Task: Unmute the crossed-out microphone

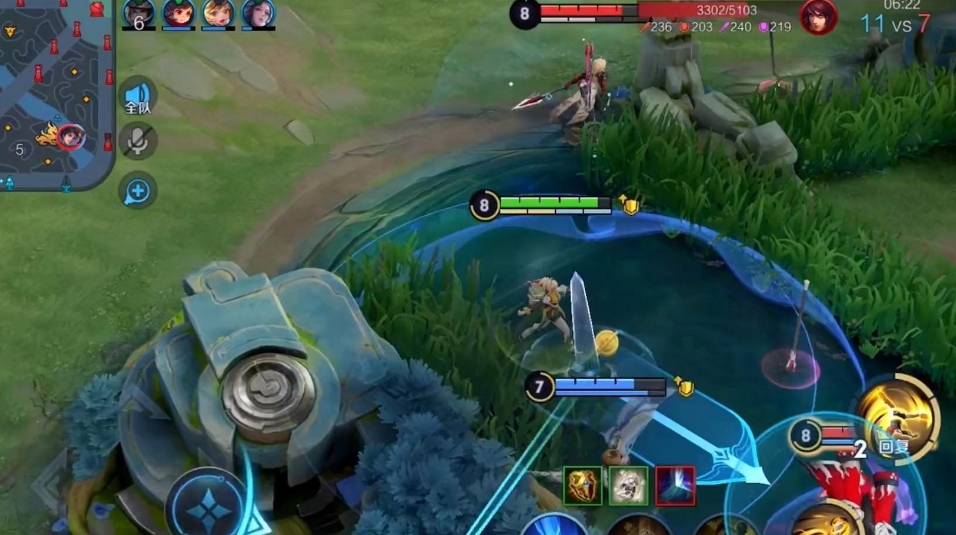Action: (x=138, y=141)
